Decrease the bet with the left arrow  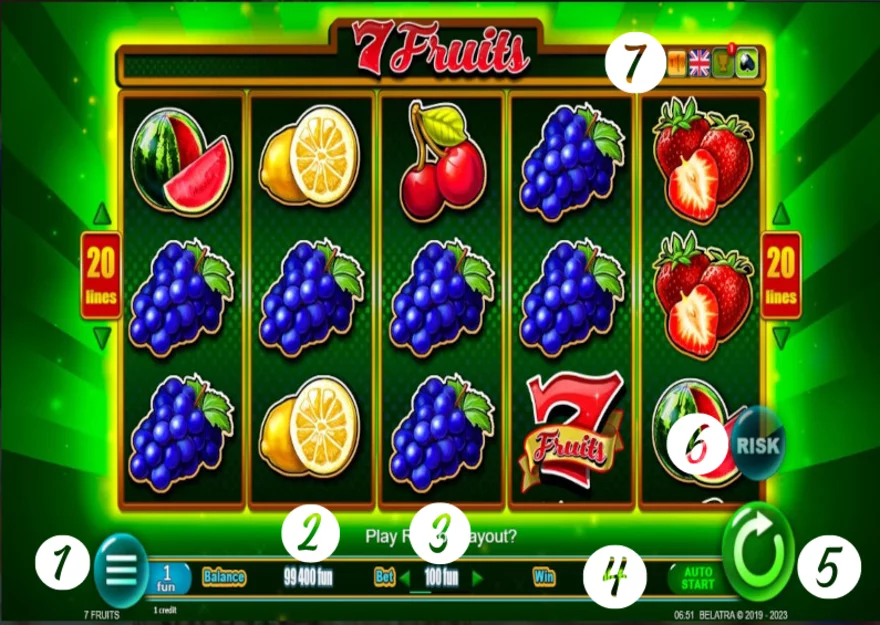(406, 577)
